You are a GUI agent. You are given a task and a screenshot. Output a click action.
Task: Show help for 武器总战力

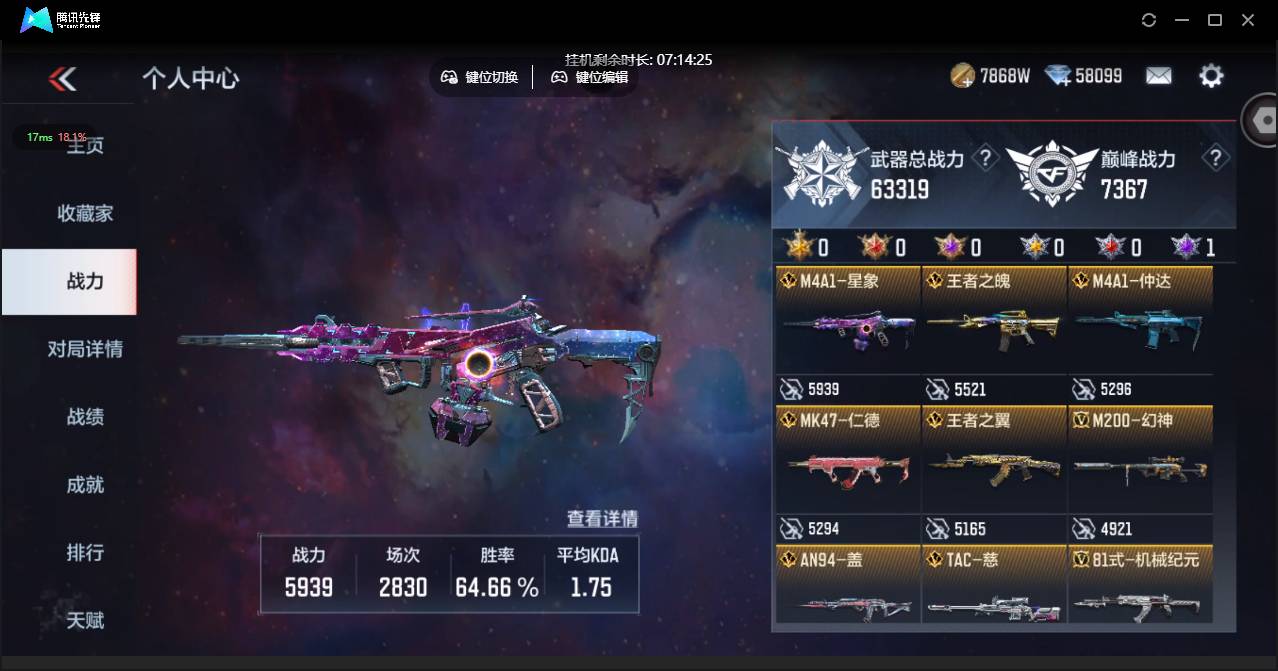[985, 158]
